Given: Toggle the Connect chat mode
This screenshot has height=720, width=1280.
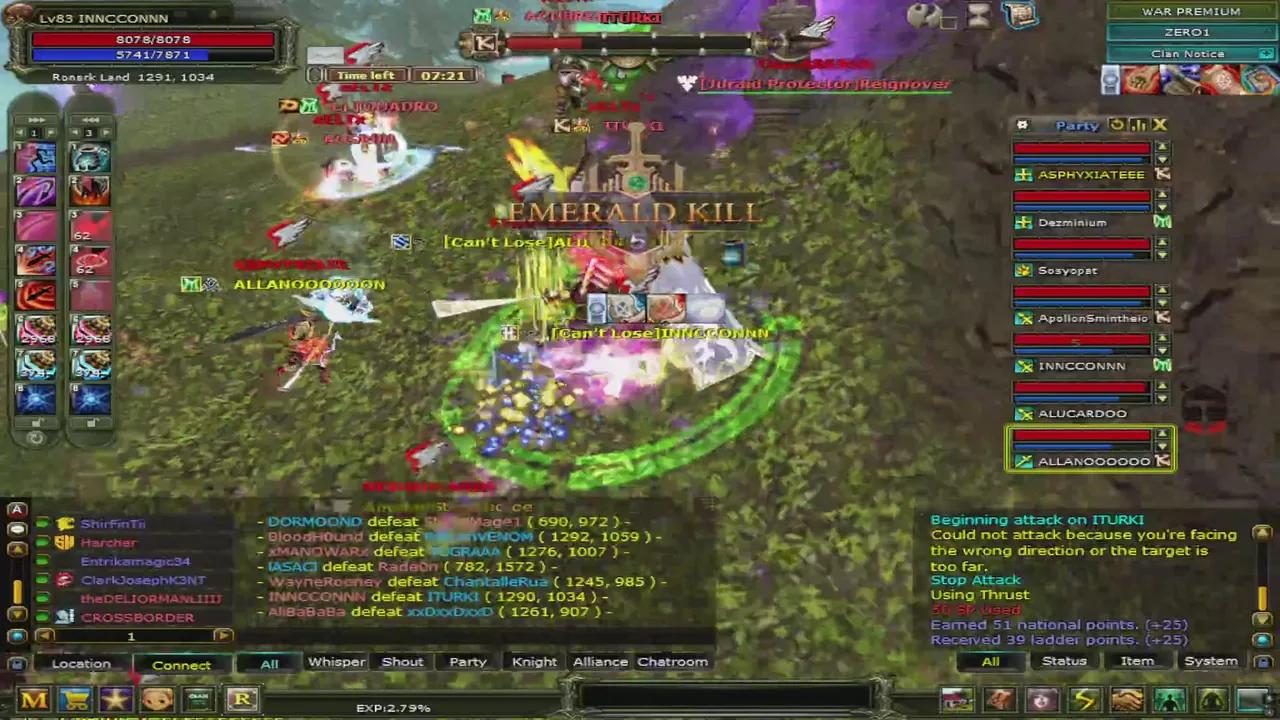Looking at the screenshot, I should click(181, 663).
